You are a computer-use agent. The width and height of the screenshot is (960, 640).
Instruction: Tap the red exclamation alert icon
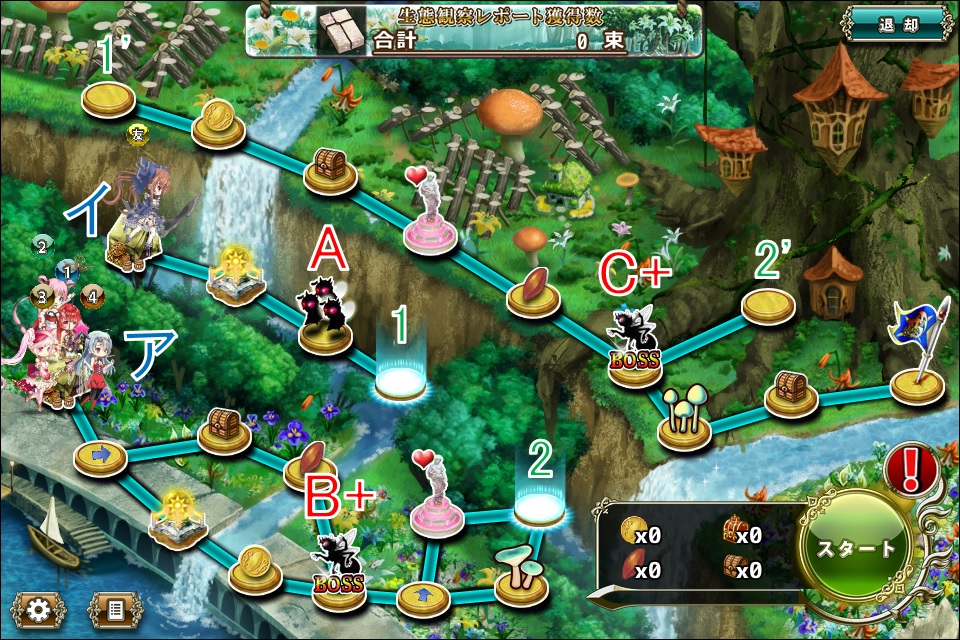910,467
